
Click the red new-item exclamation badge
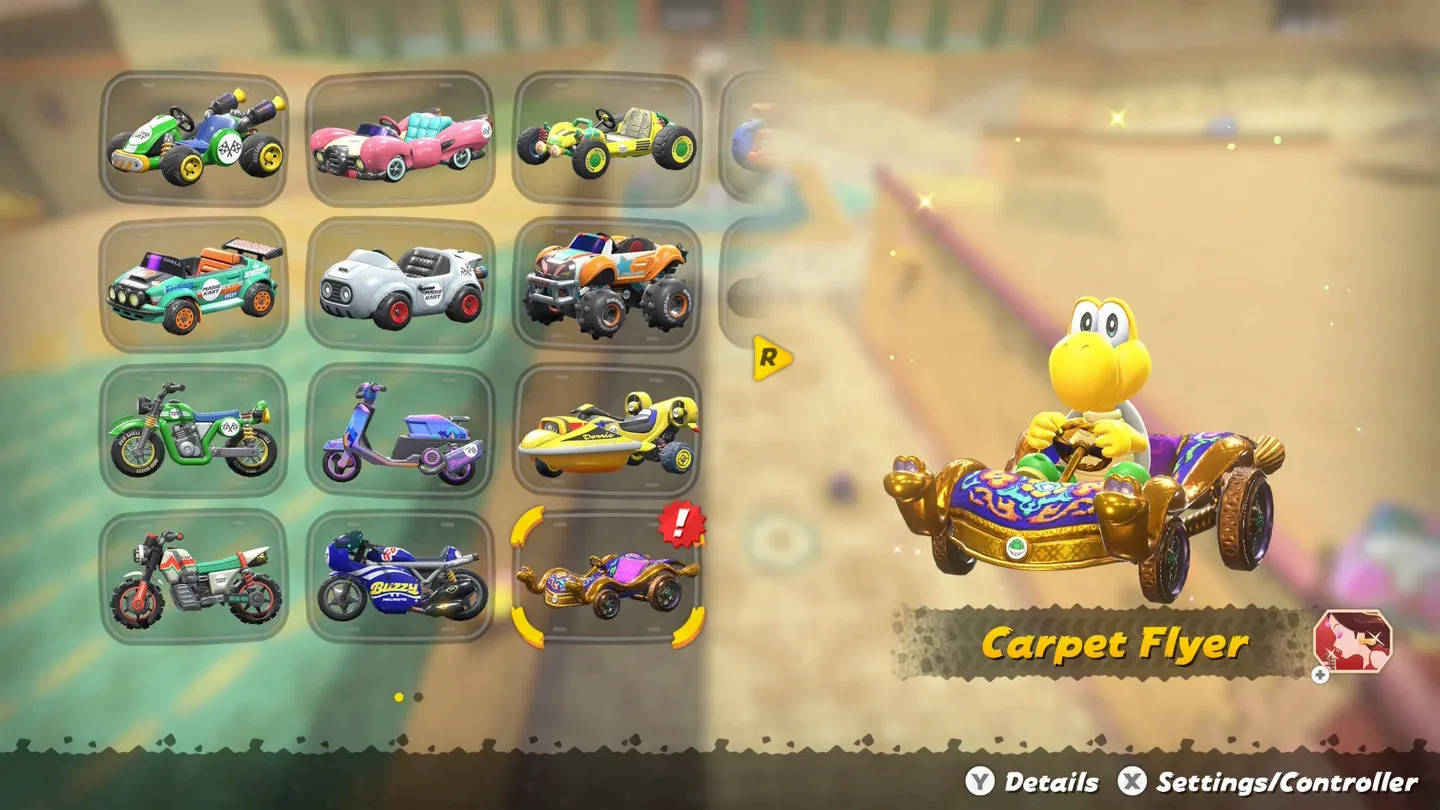click(x=682, y=524)
